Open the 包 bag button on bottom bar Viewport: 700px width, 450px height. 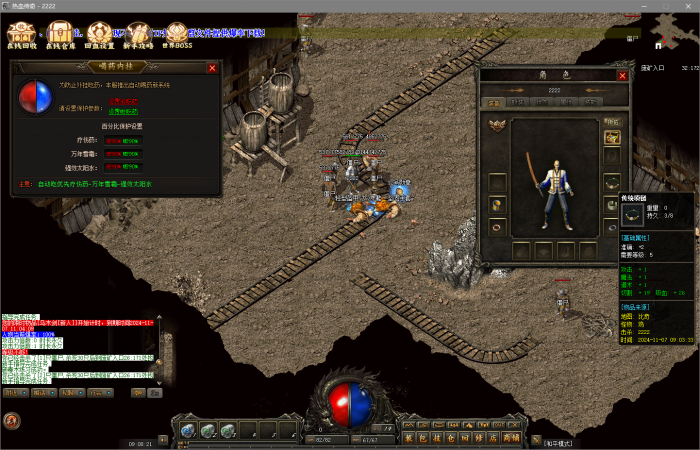[424, 437]
